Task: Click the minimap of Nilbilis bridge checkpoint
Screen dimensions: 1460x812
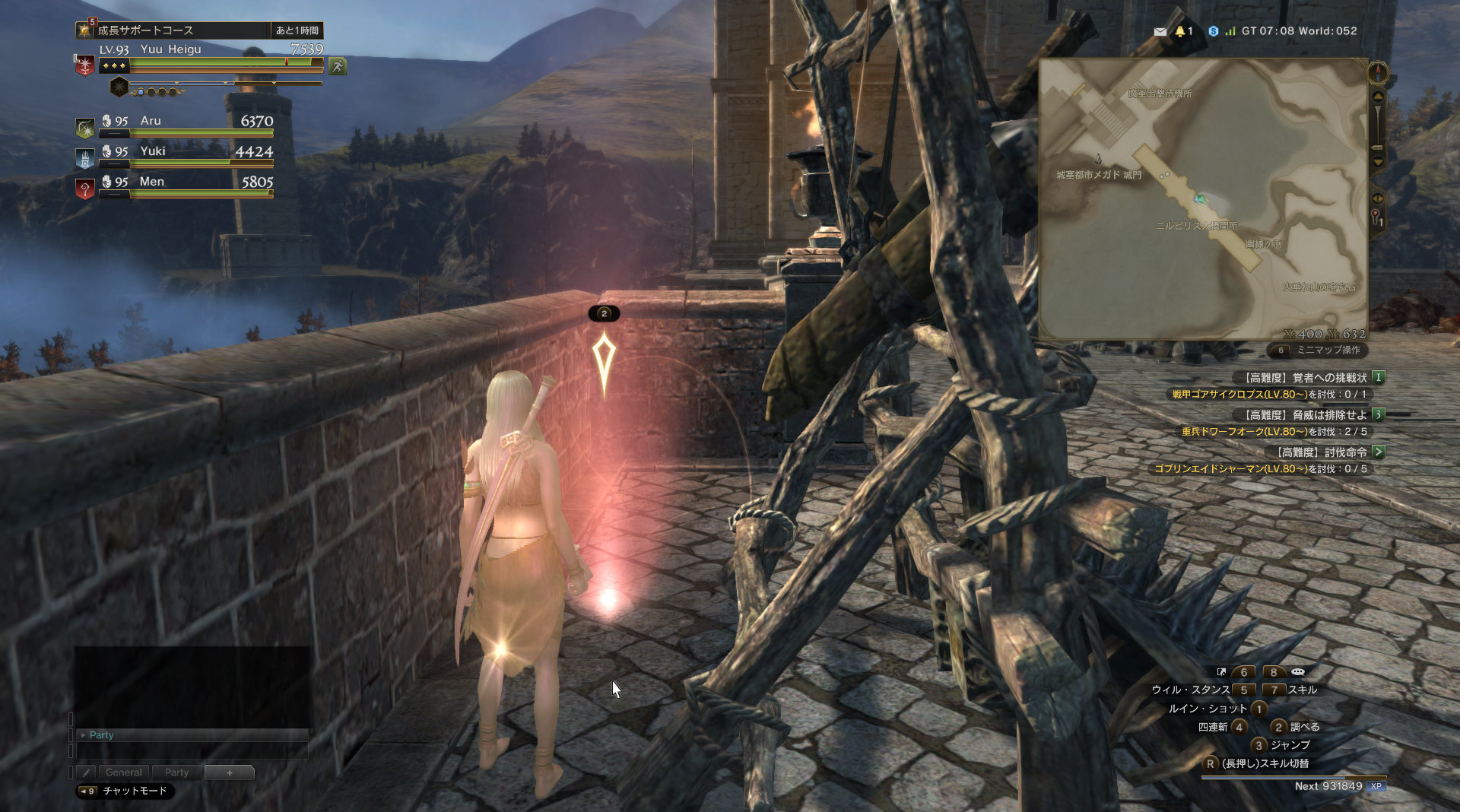Action: (1203, 199)
